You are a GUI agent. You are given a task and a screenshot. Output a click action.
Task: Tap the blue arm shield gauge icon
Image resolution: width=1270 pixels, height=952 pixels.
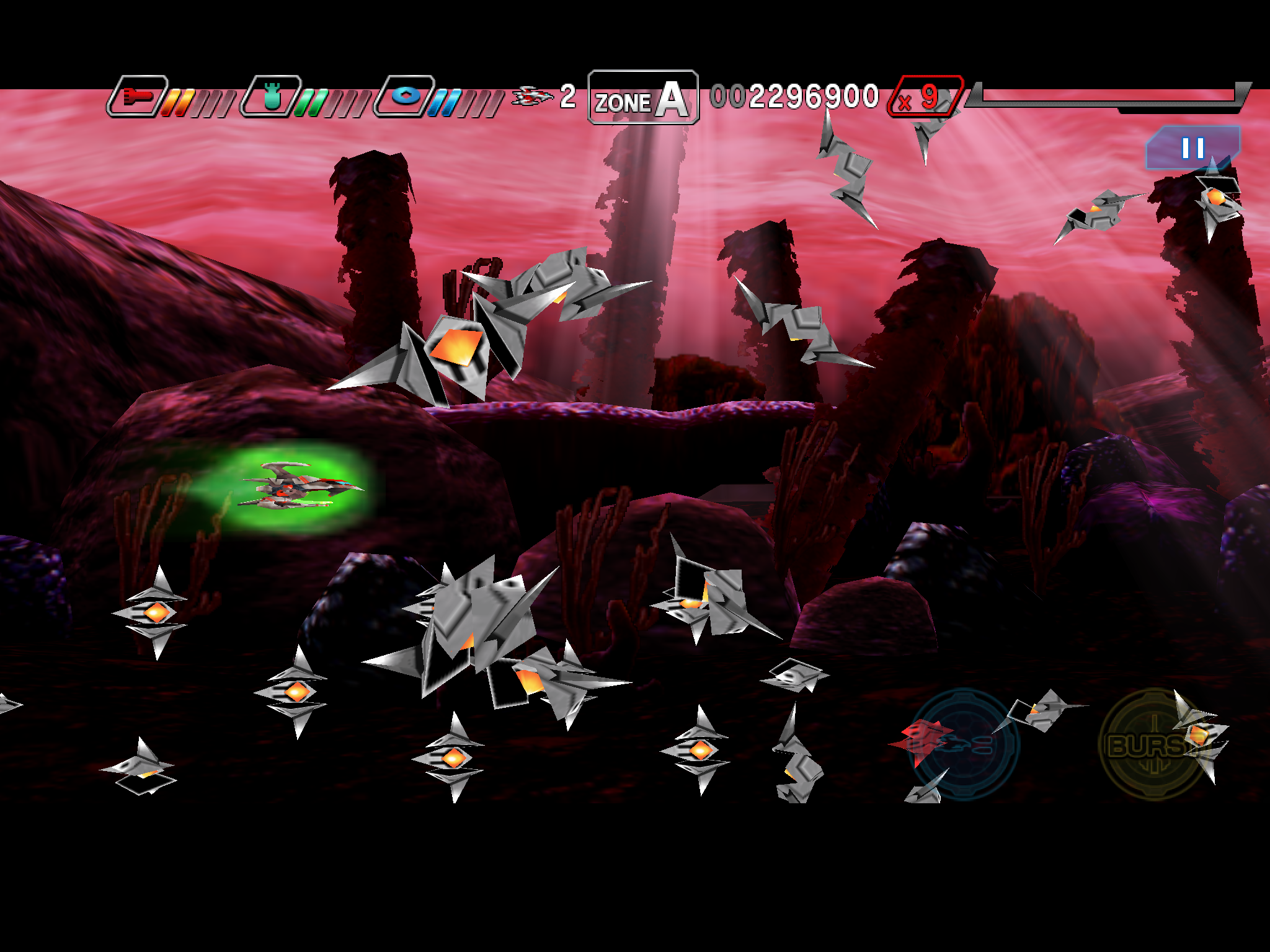click(407, 97)
